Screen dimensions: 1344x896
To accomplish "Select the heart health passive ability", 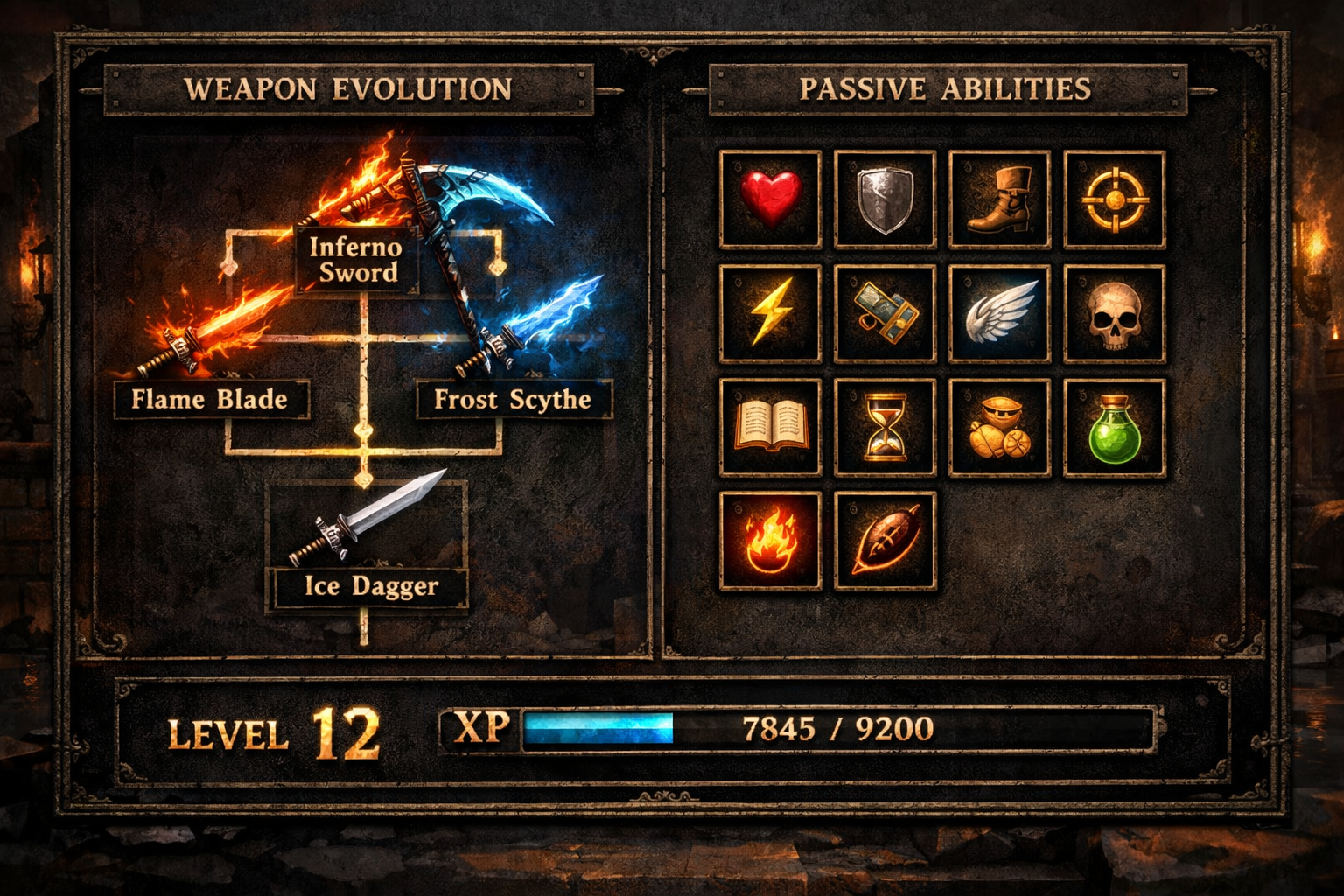I will click(x=770, y=199).
